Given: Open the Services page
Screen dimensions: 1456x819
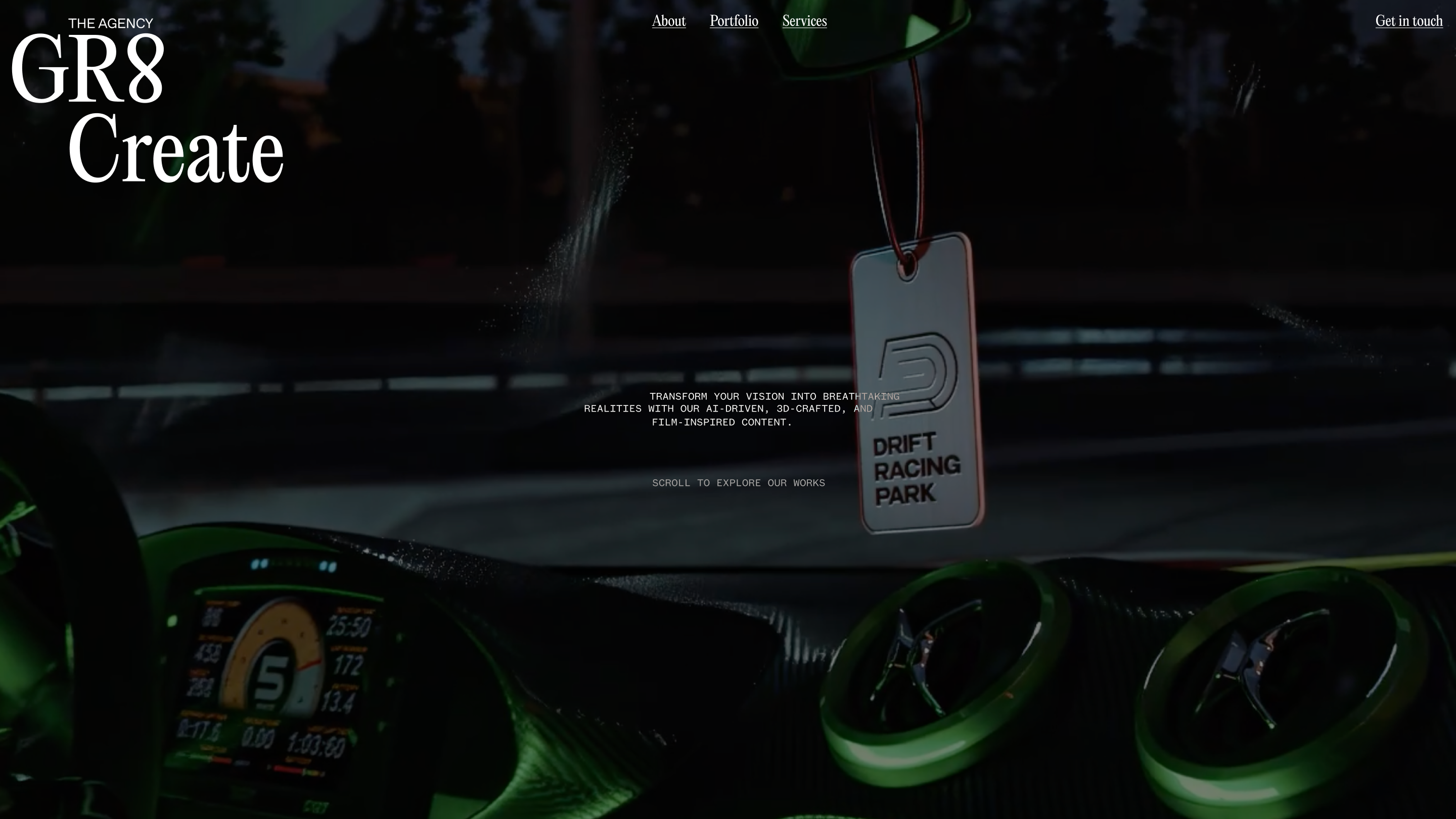Looking at the screenshot, I should point(804,21).
